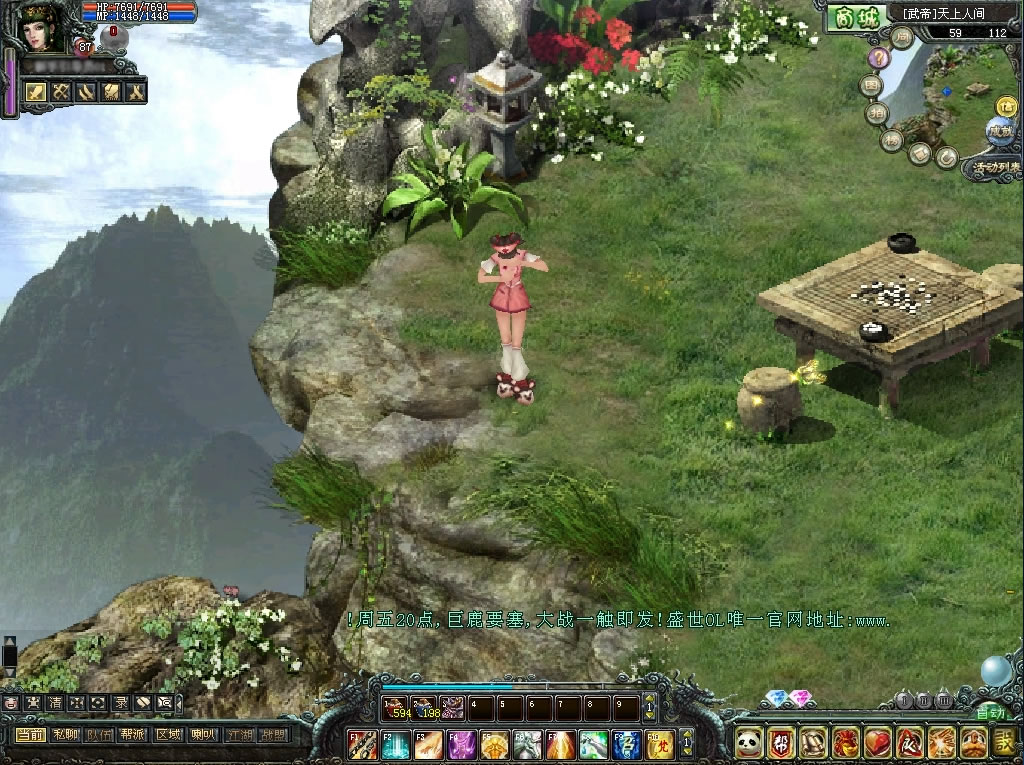This screenshot has height=765, width=1024.
Task: Activate the F1 skill icon
Action: coord(362,744)
